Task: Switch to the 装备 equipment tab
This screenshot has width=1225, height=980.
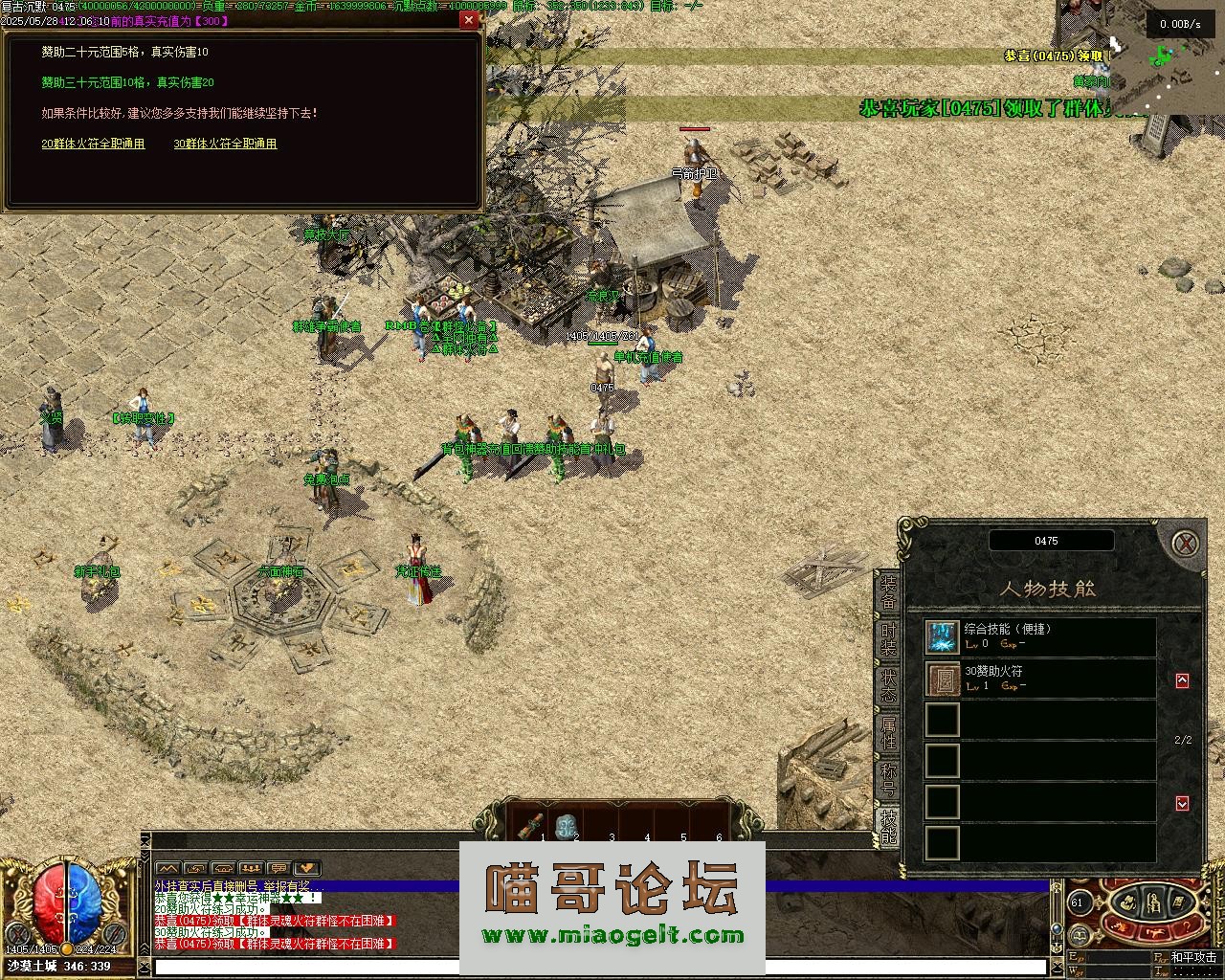Action: coord(889,592)
